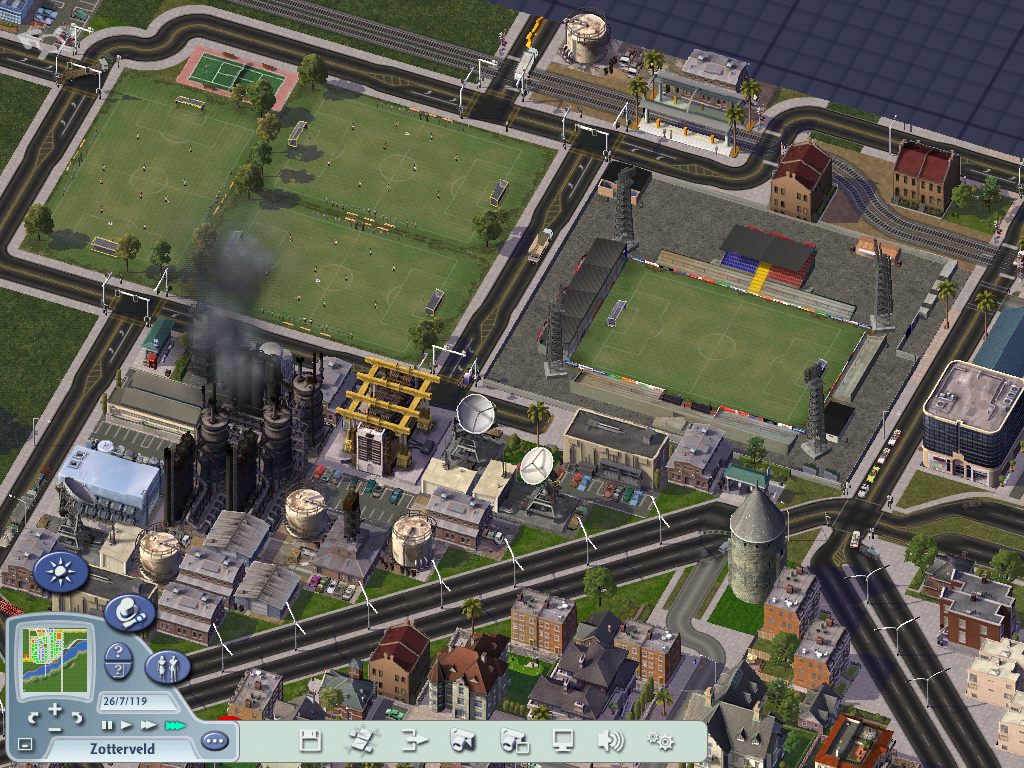Set simulation to normal play speed
This screenshot has height=768, width=1024.
tap(127, 725)
